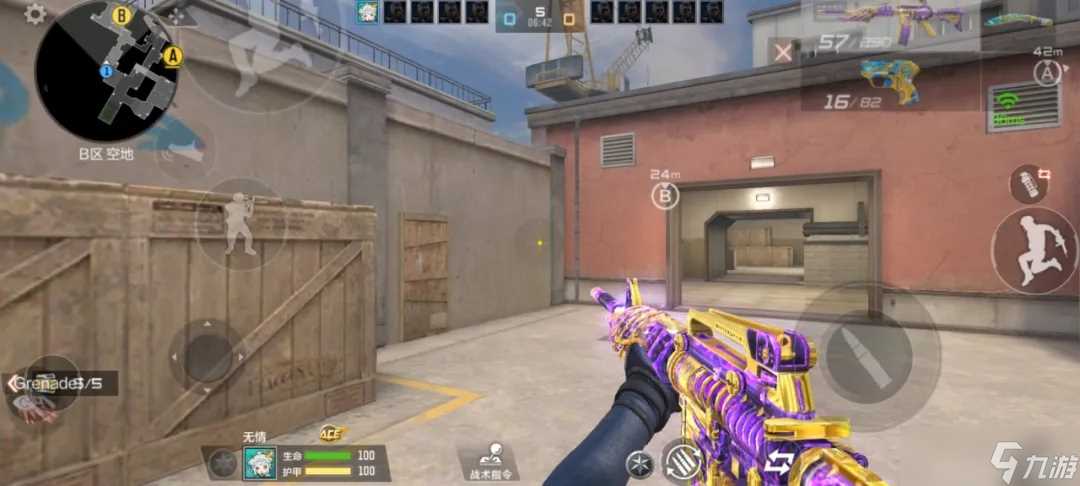This screenshot has height=486, width=1080.
Task: Tap the swap weapon arrows button
Action: (779, 462)
